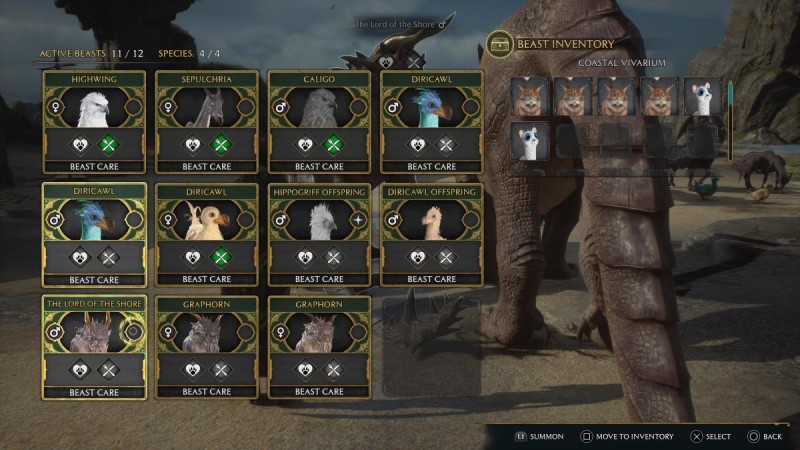Screen dimensions: 800x450
Task: Open Beast Care under the Highwing portrait
Action: point(94,167)
